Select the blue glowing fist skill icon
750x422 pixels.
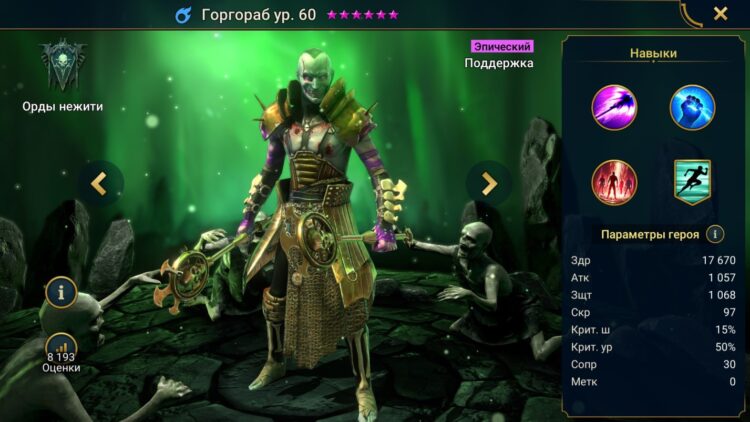click(692, 107)
